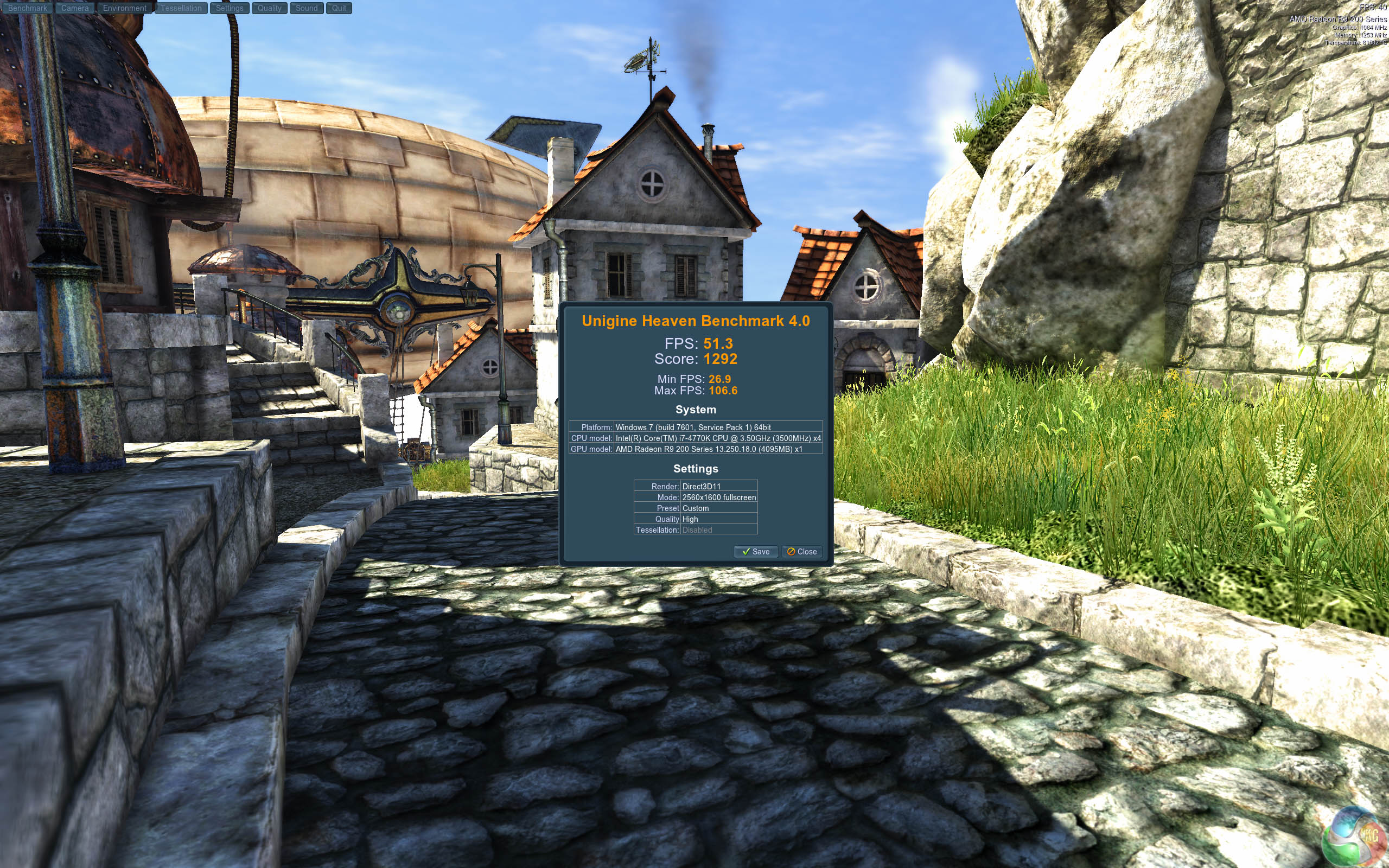Screen dimensions: 1389x868
Task: Open the Settings panel
Action: tap(230, 8)
